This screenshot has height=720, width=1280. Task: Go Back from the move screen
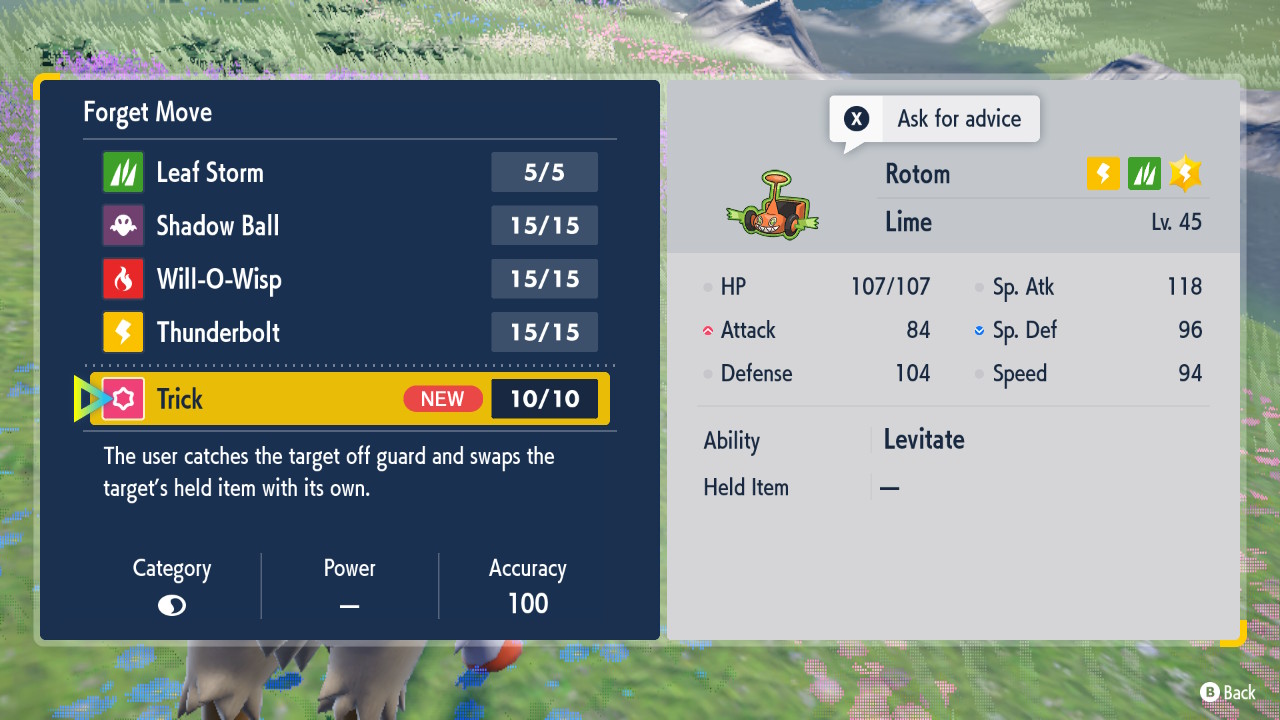pos(1227,692)
